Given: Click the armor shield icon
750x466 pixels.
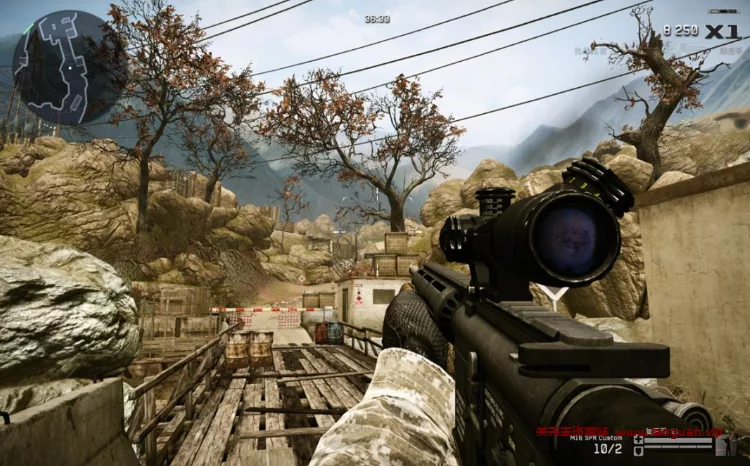Looking at the screenshot, I should pyautogui.click(x=638, y=451).
